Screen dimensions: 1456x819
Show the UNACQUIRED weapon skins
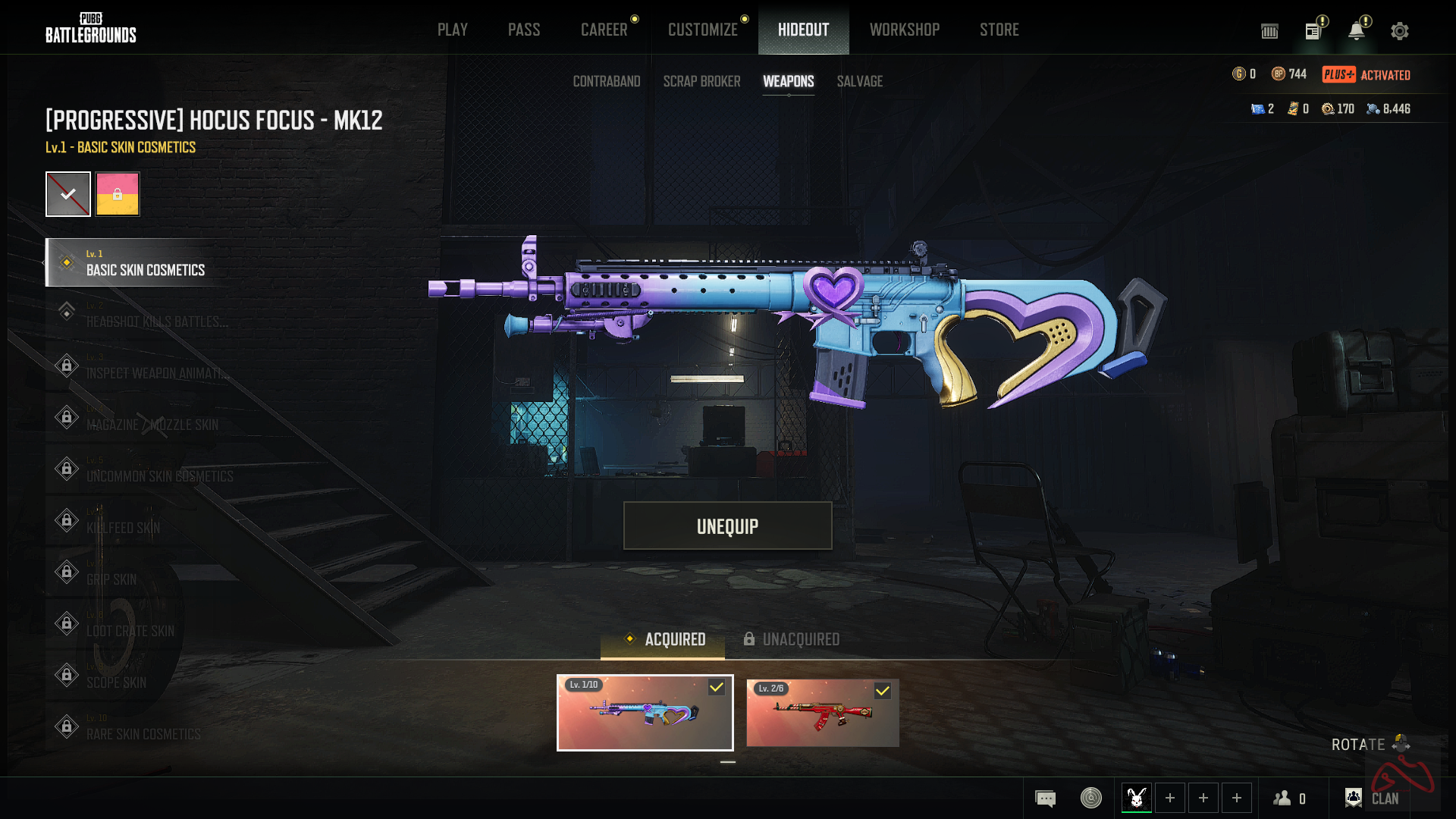792,639
